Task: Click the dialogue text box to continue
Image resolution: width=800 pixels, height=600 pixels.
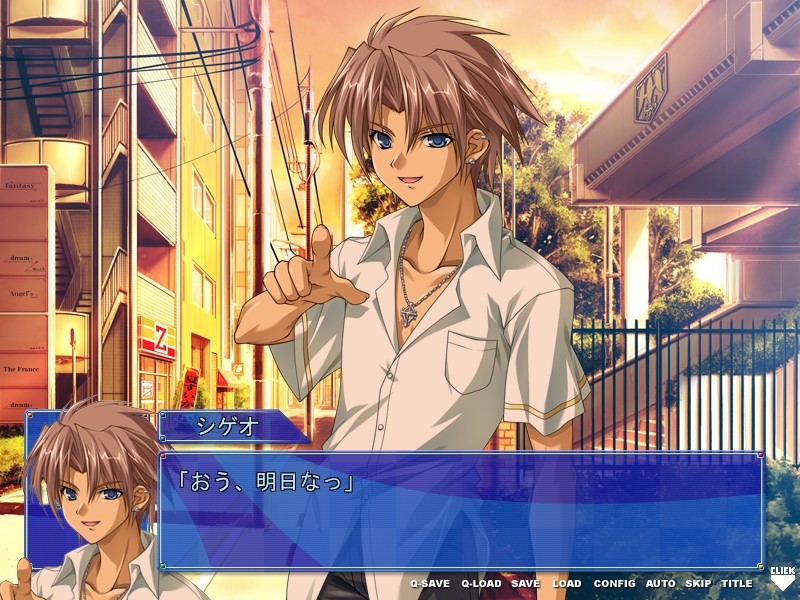Action: (x=460, y=510)
